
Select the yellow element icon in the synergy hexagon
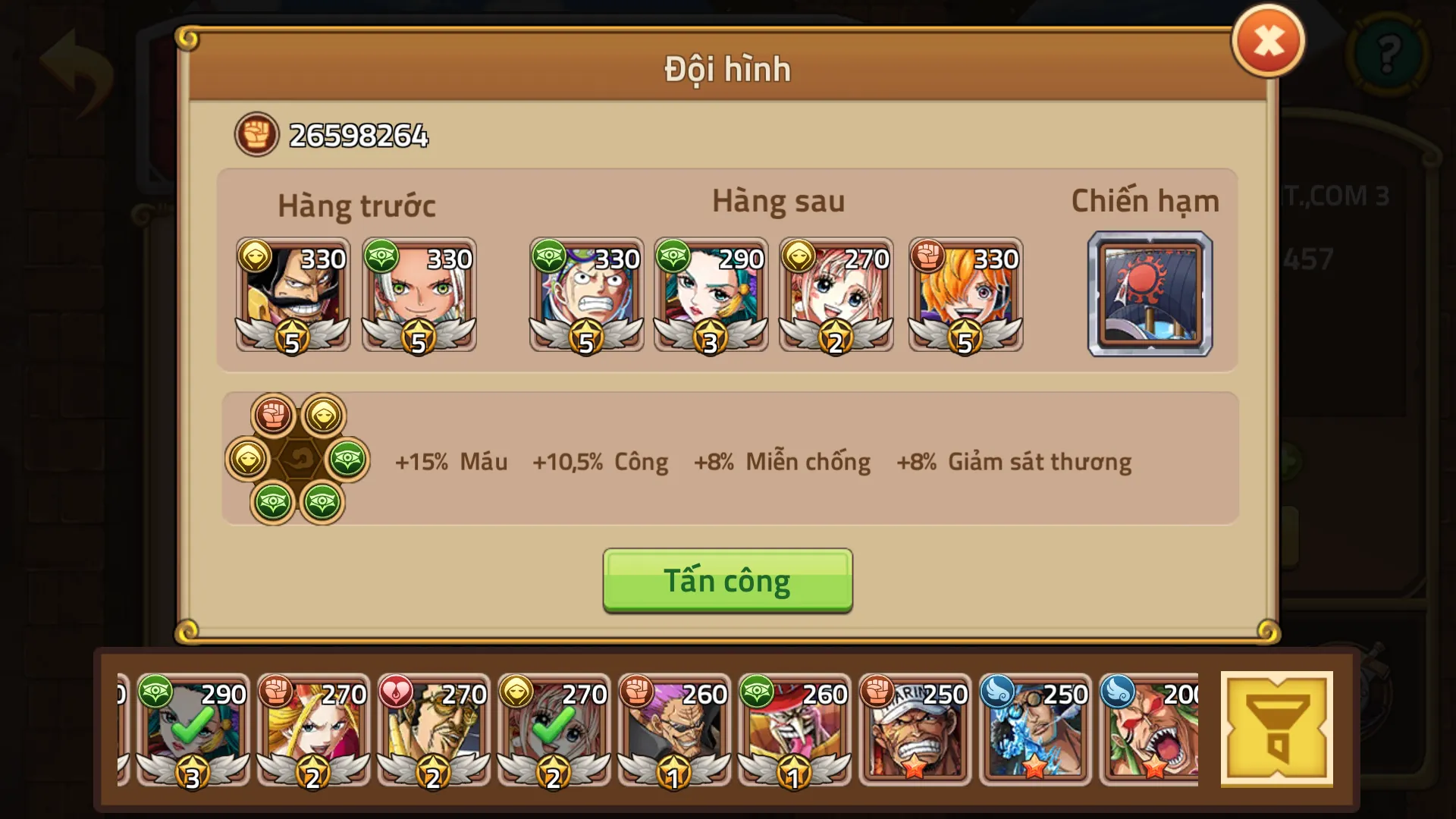point(326,416)
